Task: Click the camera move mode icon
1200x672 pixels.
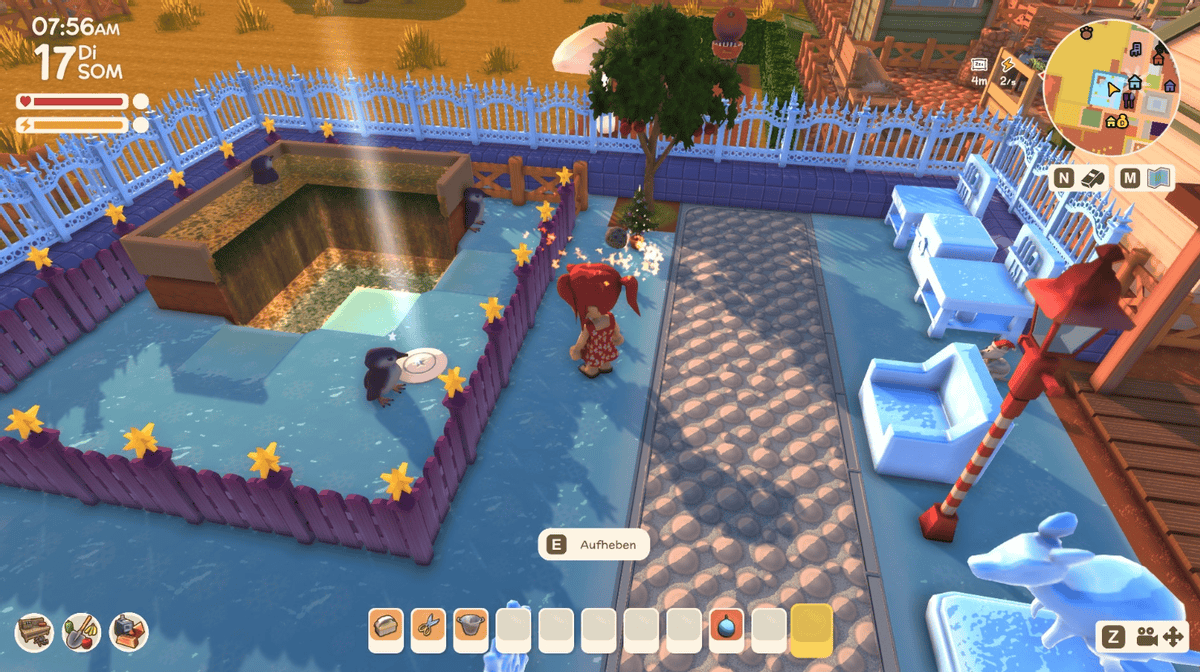Action: point(1159,635)
